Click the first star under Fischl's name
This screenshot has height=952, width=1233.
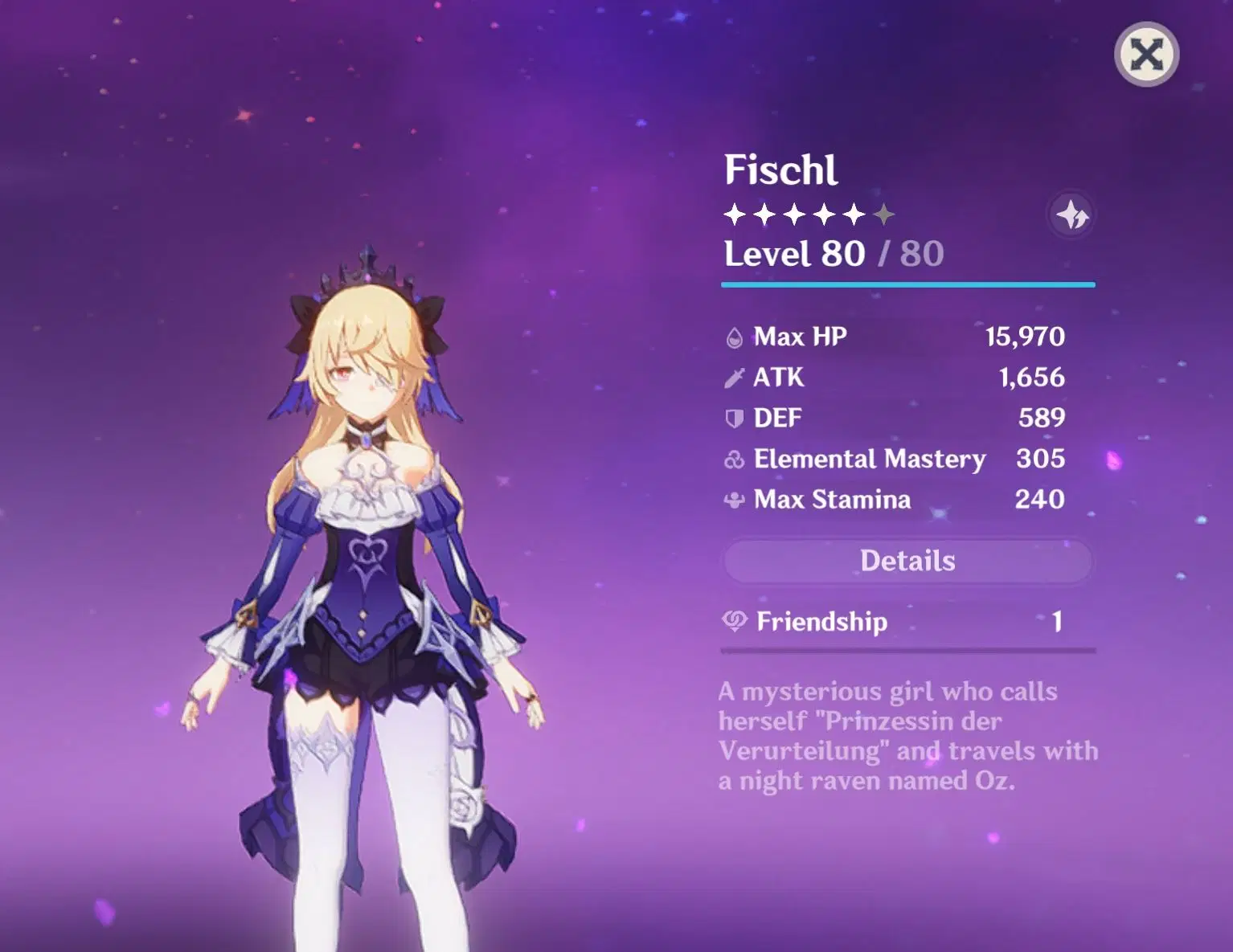(x=733, y=214)
